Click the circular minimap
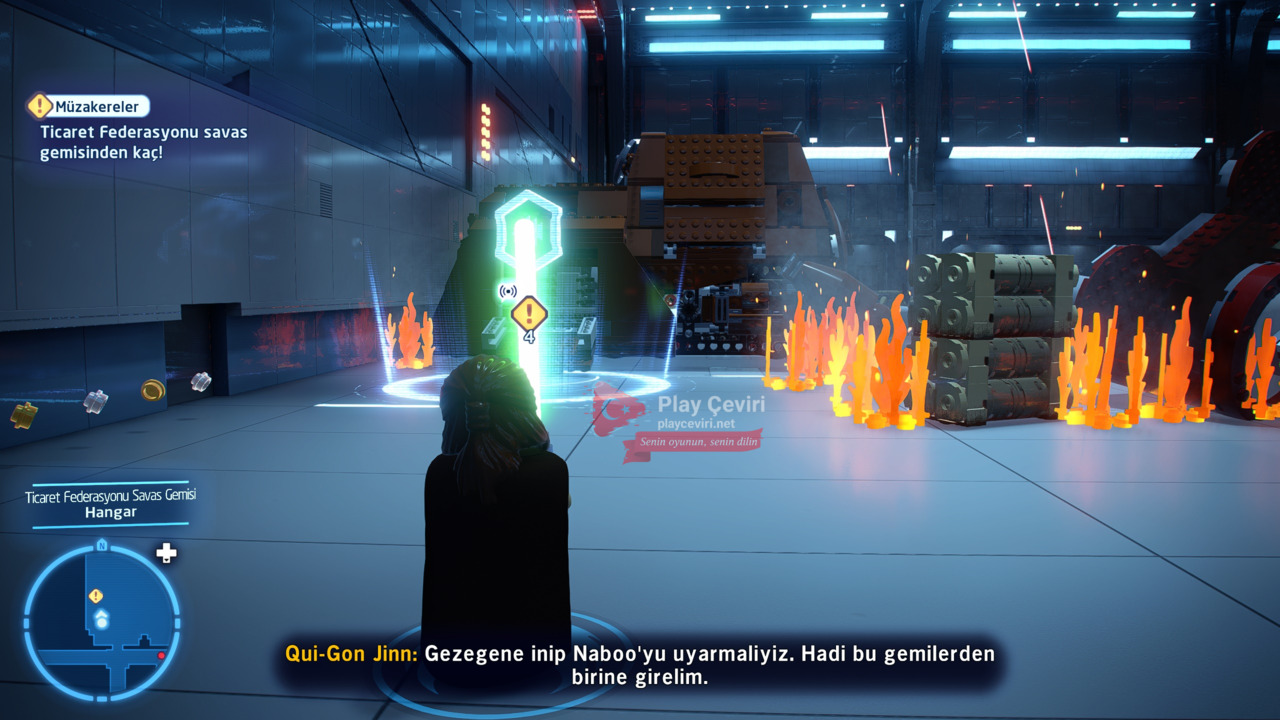The image size is (1280, 720). [x=102, y=622]
